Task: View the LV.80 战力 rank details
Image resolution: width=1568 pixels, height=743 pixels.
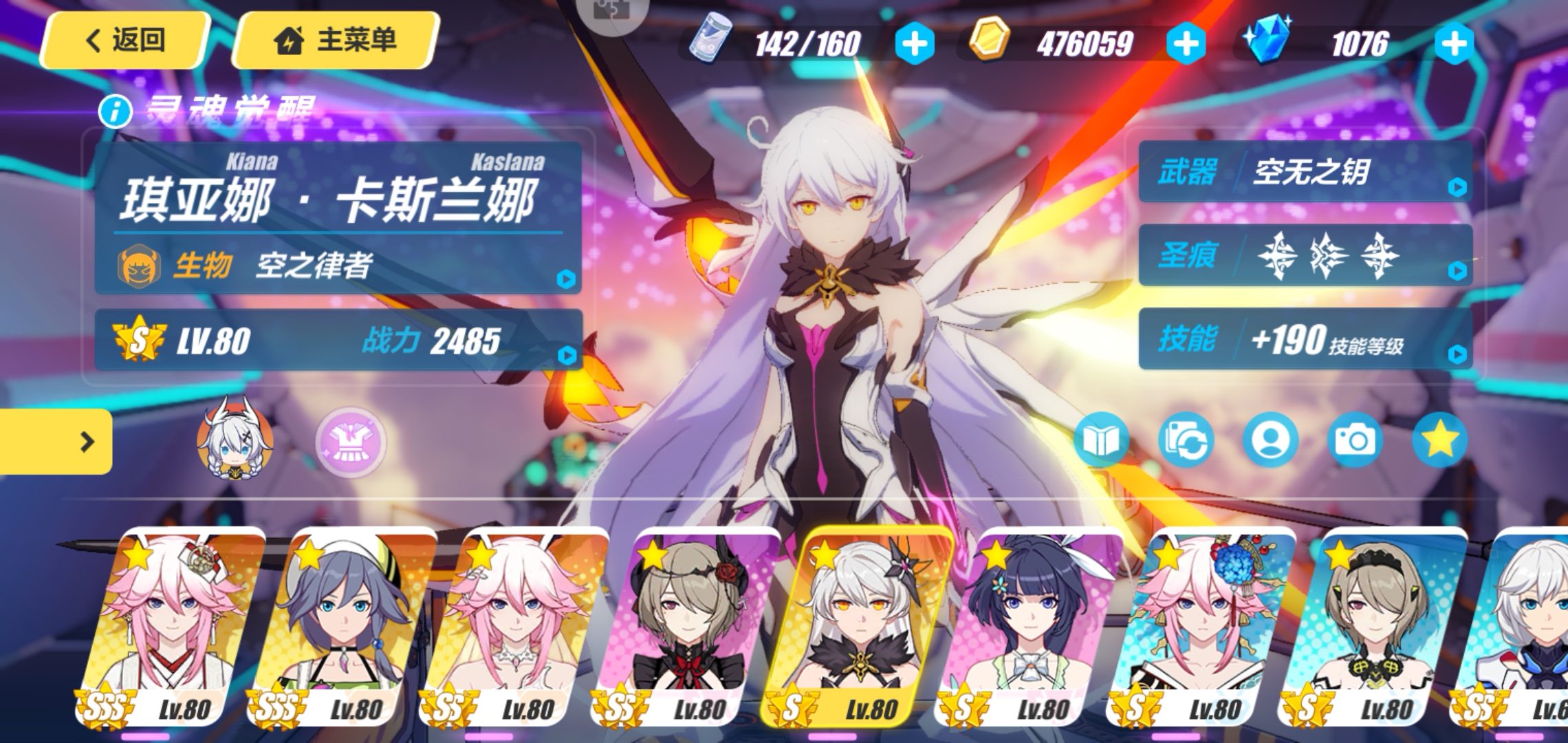Action: tap(338, 340)
